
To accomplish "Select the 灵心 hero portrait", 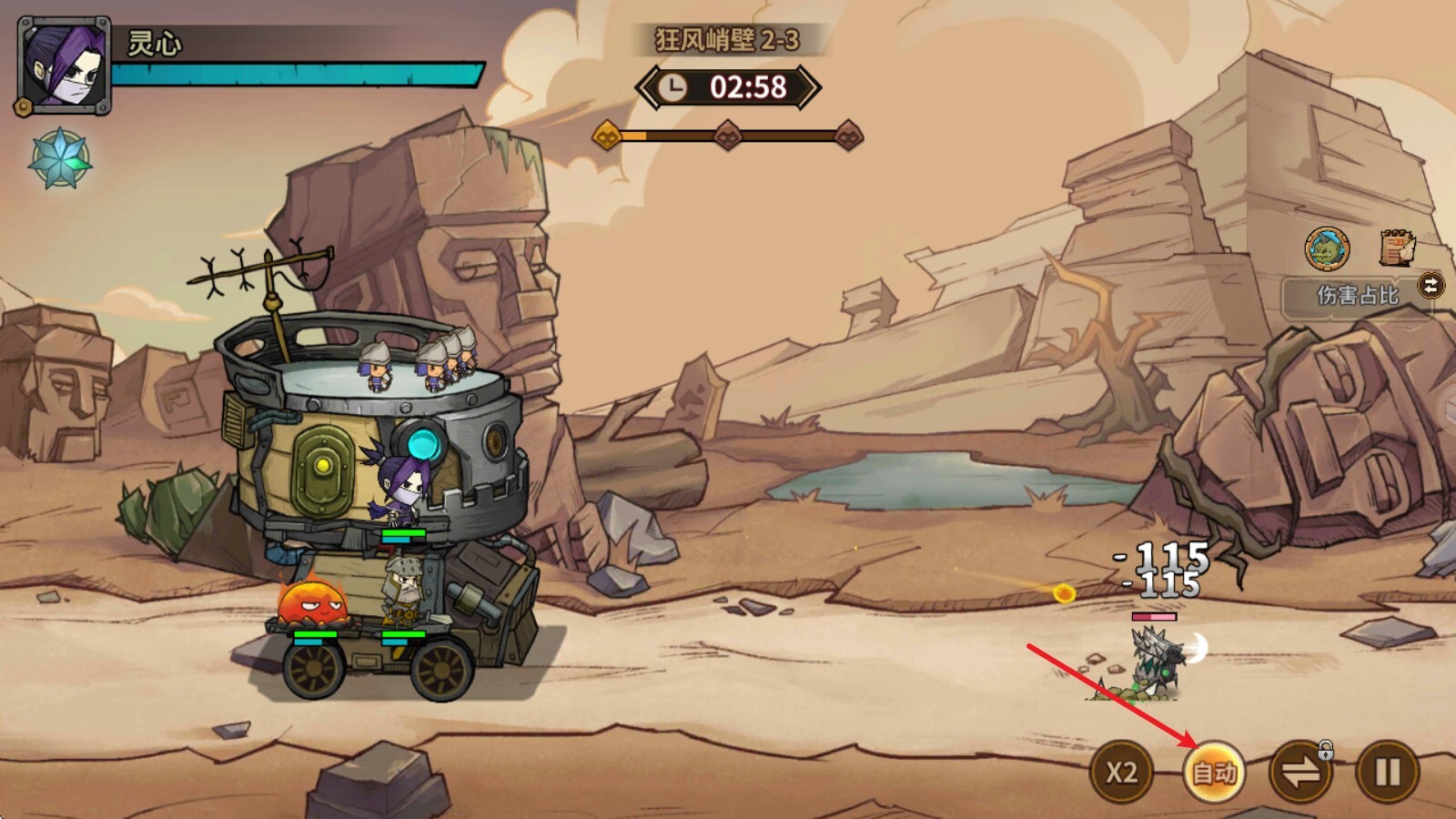I will click(64, 66).
